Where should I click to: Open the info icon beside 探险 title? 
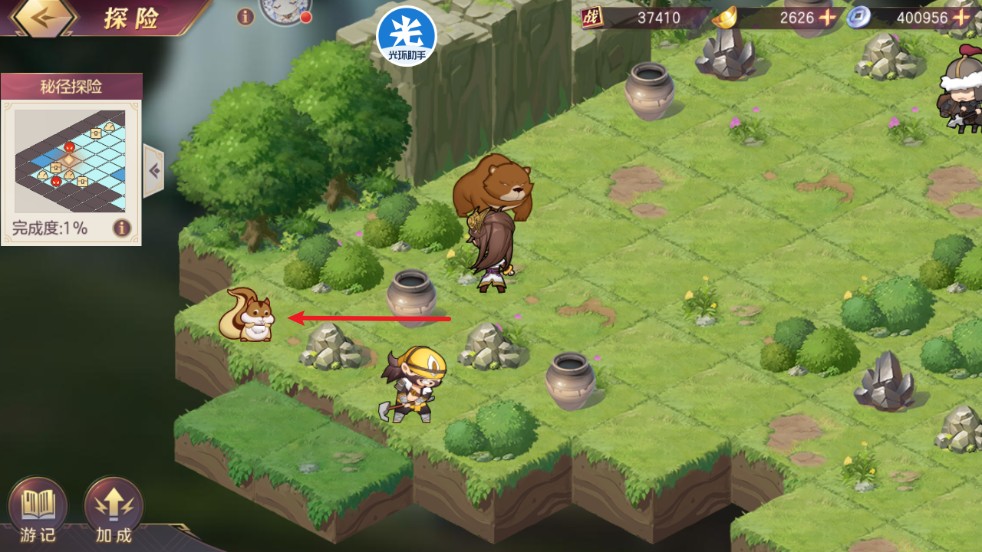point(245,16)
